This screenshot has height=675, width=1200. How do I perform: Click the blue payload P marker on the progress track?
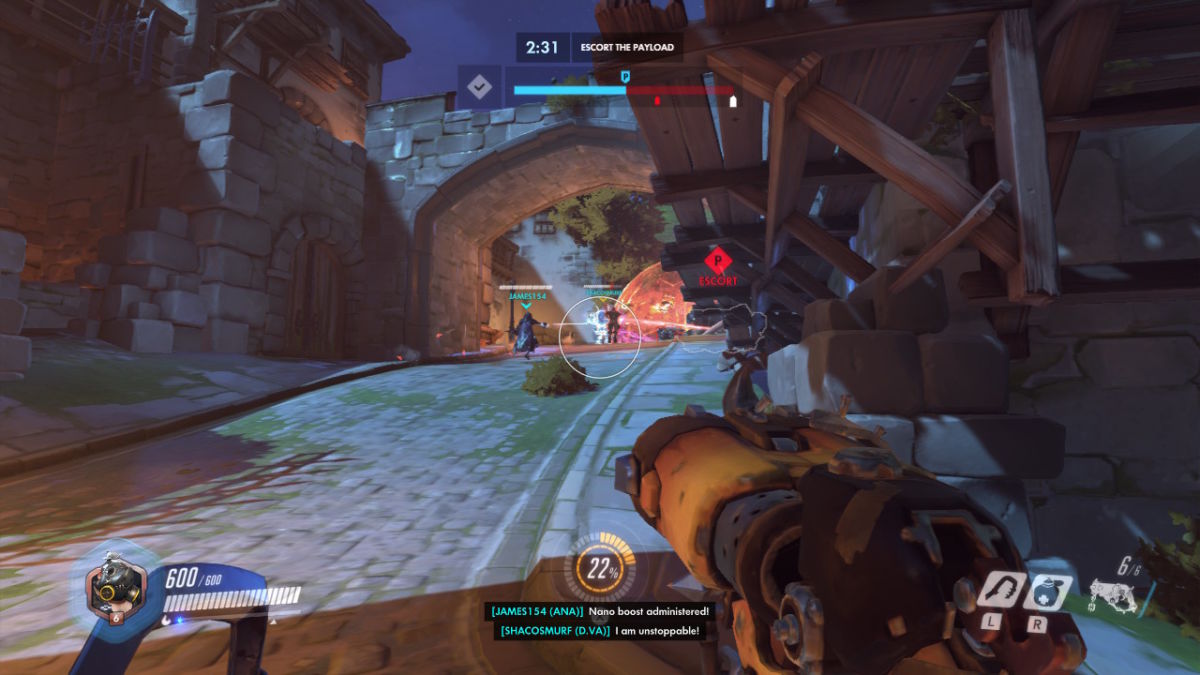[x=626, y=76]
